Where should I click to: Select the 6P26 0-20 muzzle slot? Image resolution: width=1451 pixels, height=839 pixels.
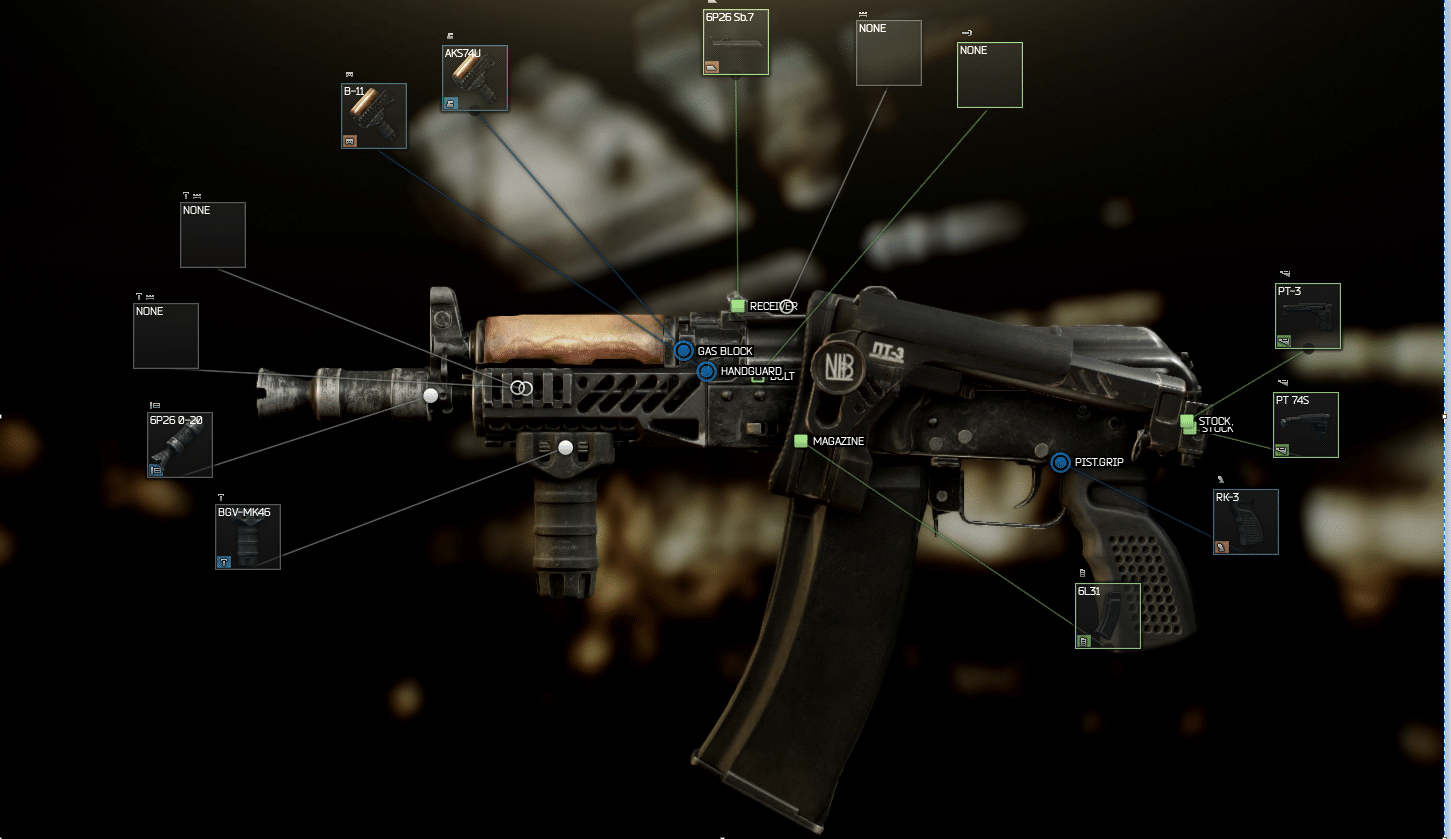click(180, 445)
